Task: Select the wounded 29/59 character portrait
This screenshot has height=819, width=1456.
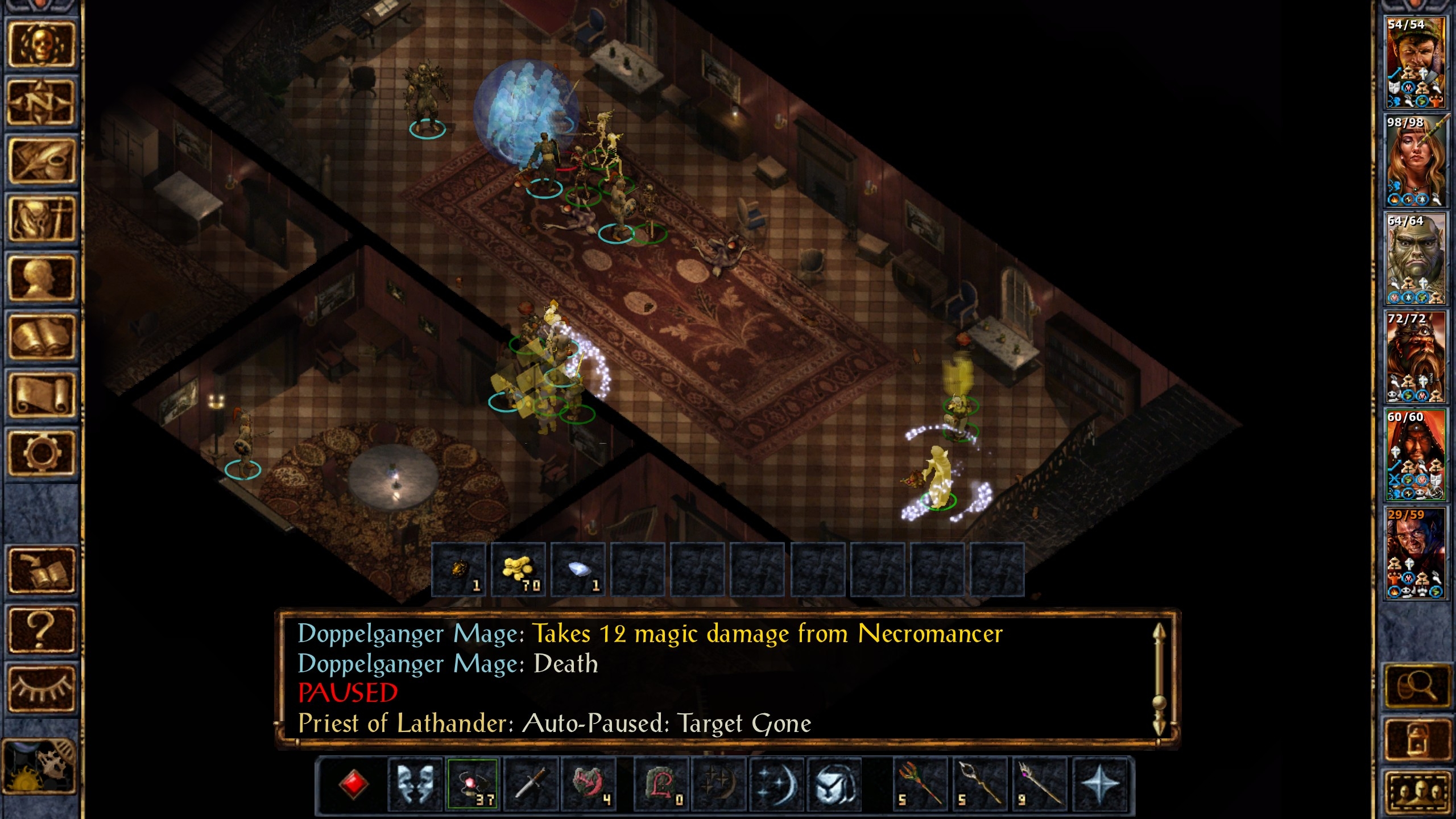Action: click(1415, 553)
